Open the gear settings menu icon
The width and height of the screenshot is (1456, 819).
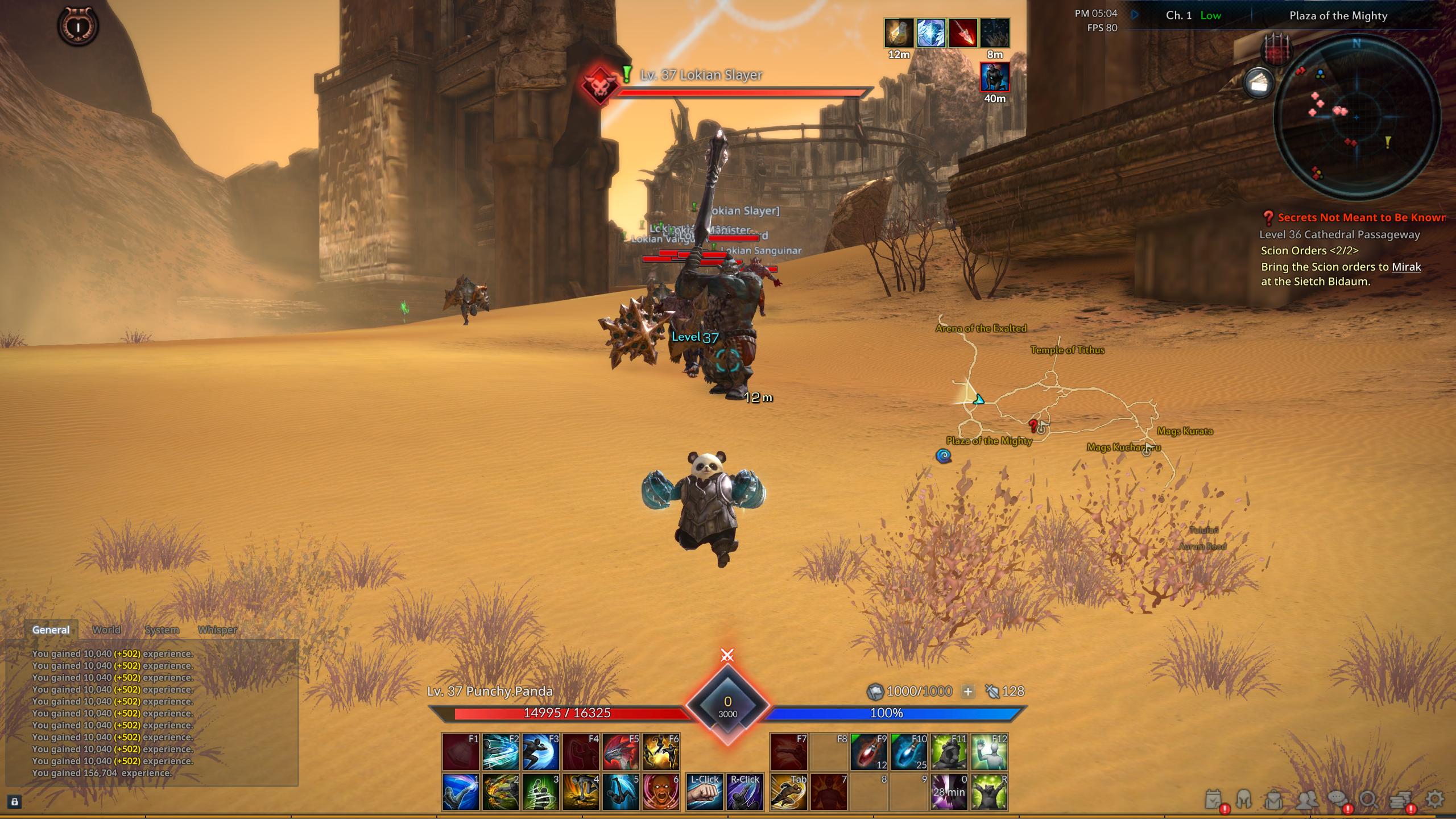coord(1435,799)
